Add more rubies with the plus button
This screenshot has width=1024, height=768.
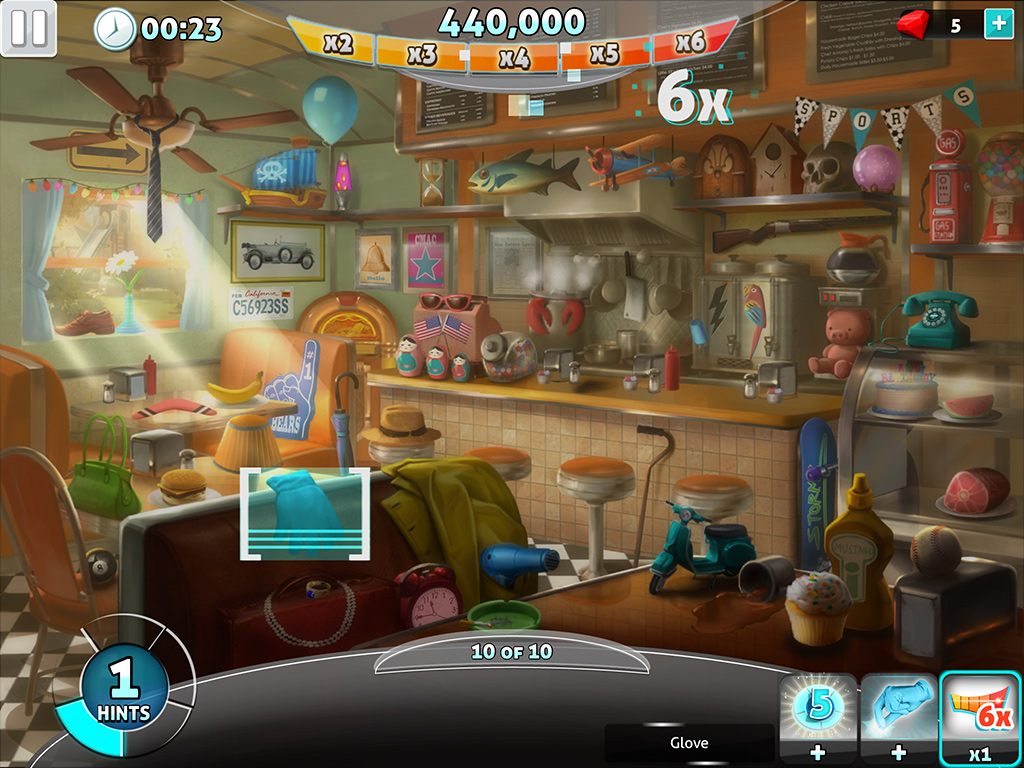[998, 25]
